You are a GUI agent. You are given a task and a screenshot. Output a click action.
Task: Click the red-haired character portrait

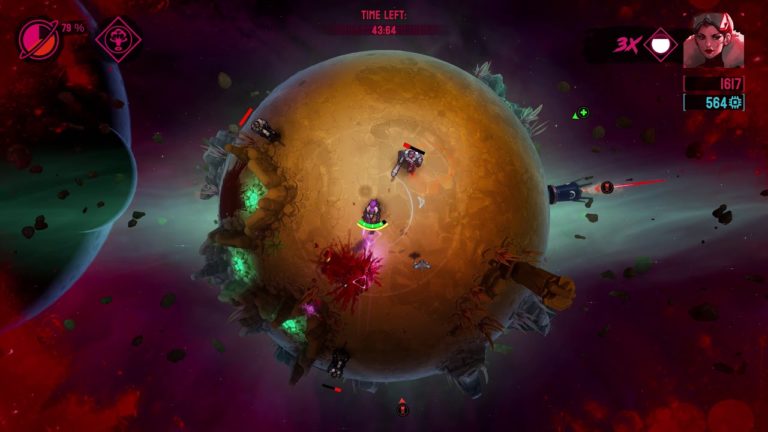(x=712, y=39)
